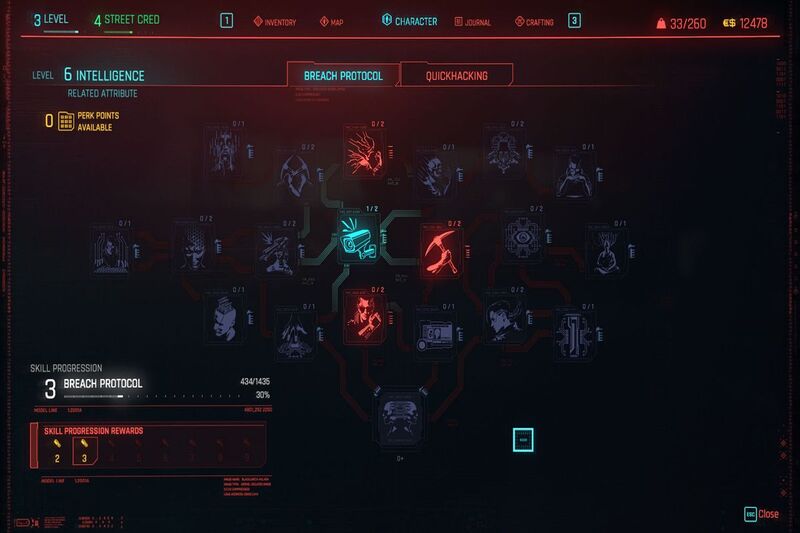Select the bottom skill trait perk
800x533 pixels.
click(401, 413)
